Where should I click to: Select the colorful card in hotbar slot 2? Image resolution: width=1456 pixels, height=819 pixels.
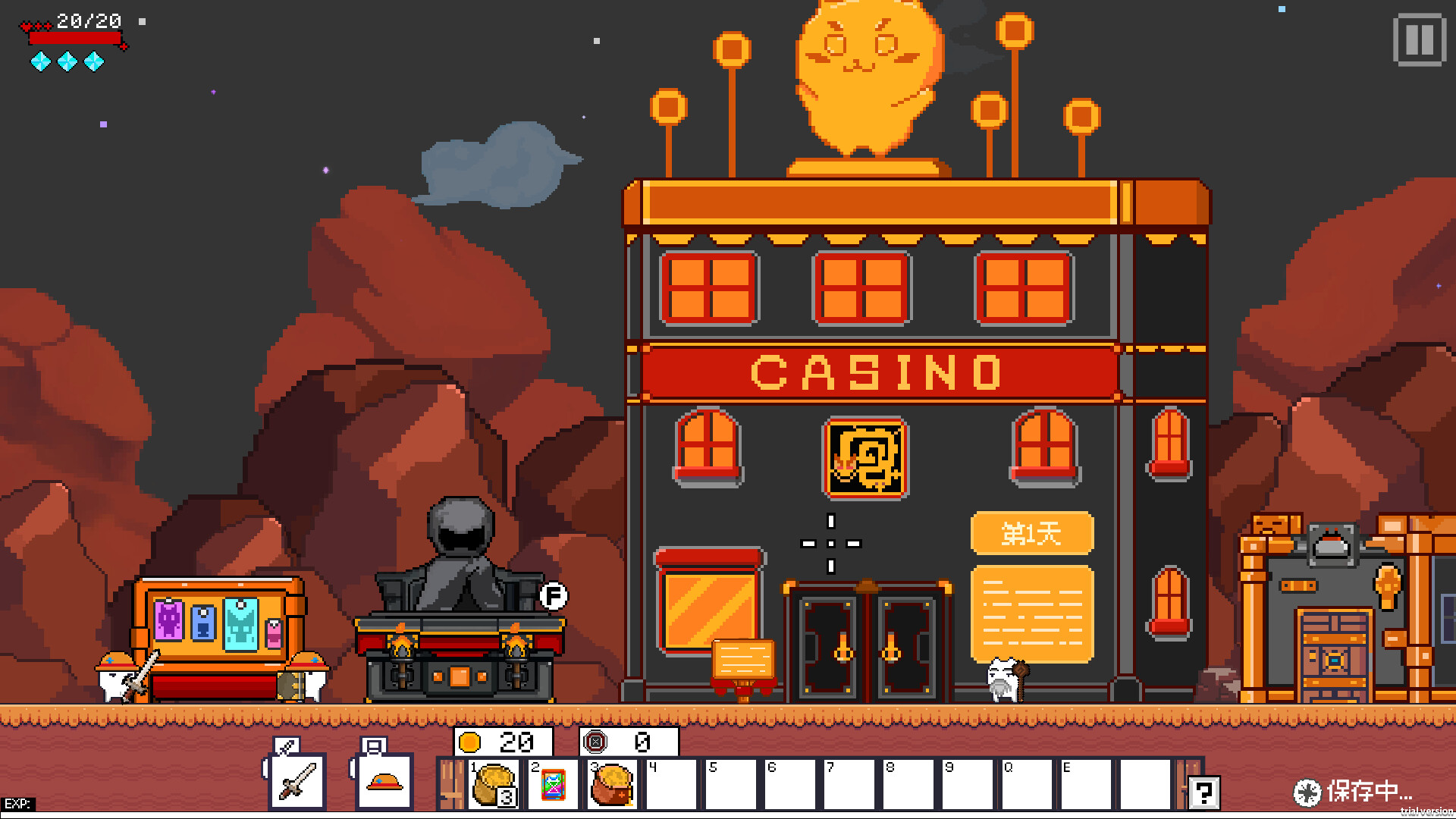click(552, 785)
